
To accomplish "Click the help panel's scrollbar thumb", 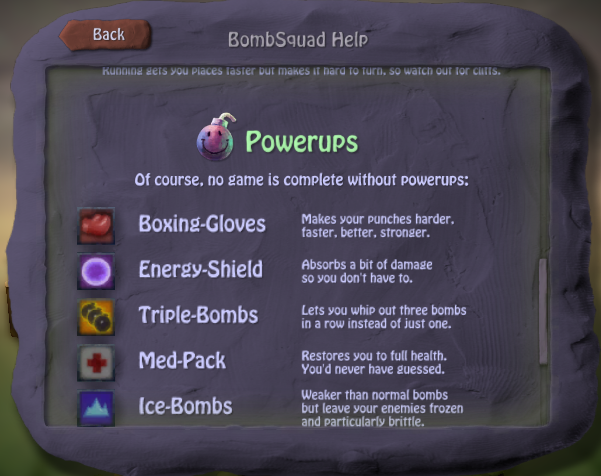I will click(544, 311).
